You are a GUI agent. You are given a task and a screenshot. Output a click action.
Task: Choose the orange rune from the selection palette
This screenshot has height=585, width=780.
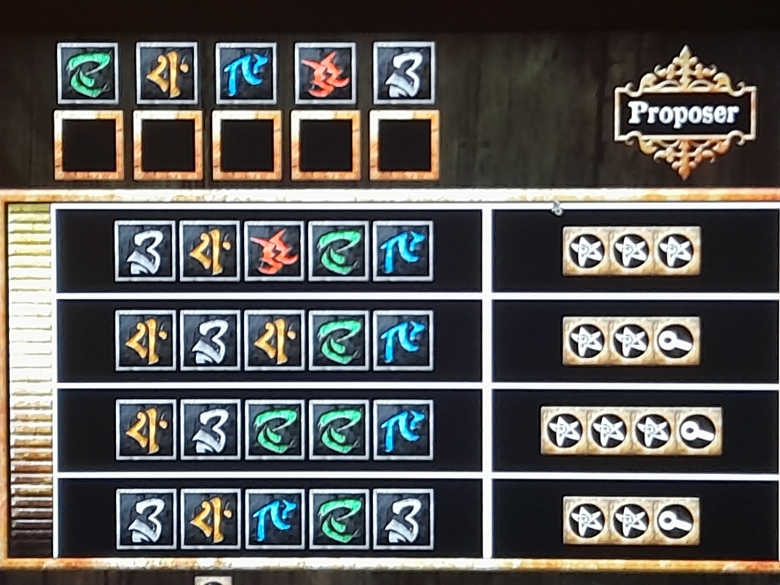tap(167, 73)
